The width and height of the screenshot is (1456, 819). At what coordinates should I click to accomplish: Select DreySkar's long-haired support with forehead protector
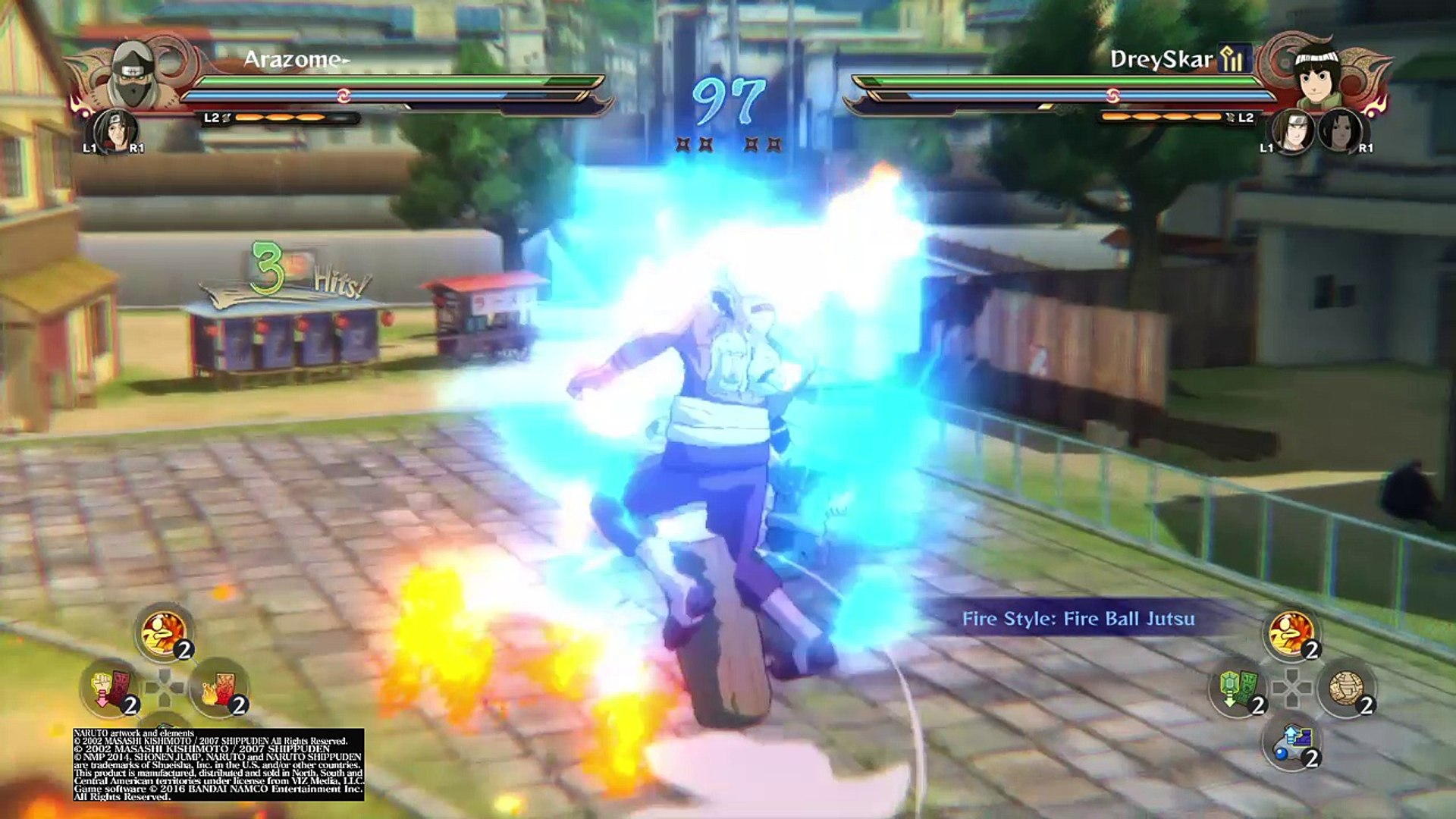click(x=1292, y=131)
